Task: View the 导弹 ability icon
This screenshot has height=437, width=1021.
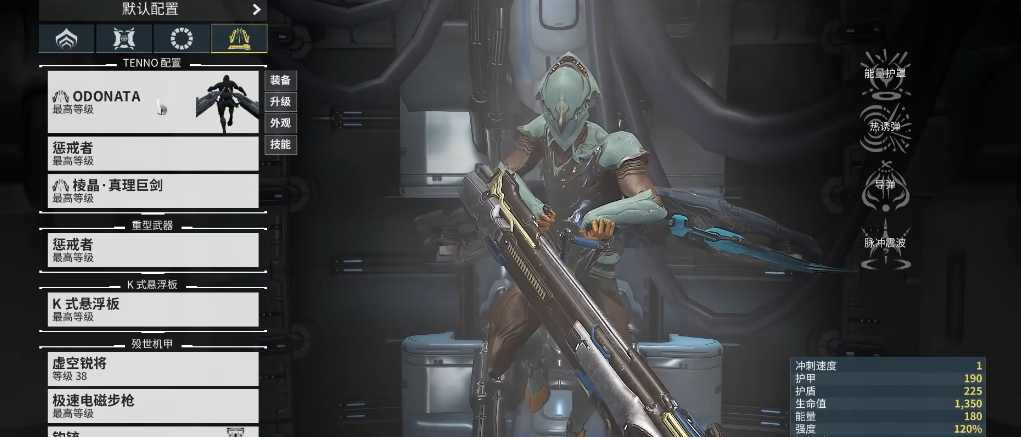Action: coord(885,185)
